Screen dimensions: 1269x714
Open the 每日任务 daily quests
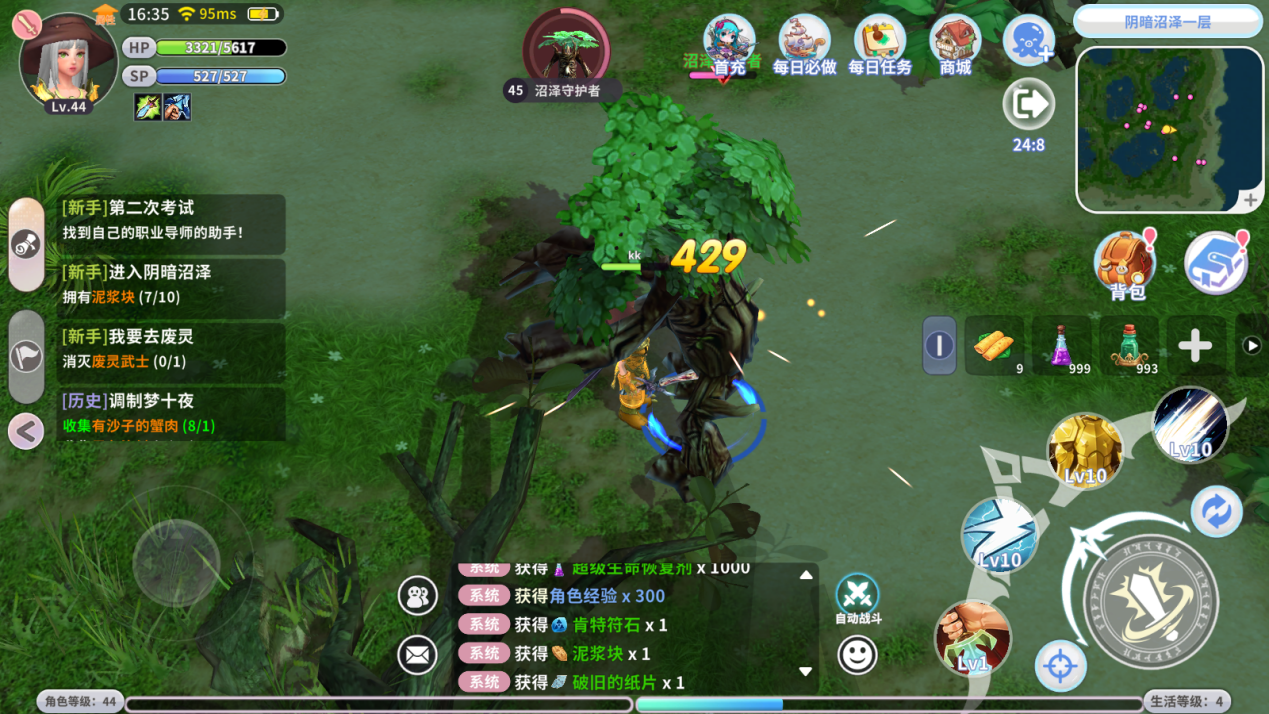click(x=880, y=46)
